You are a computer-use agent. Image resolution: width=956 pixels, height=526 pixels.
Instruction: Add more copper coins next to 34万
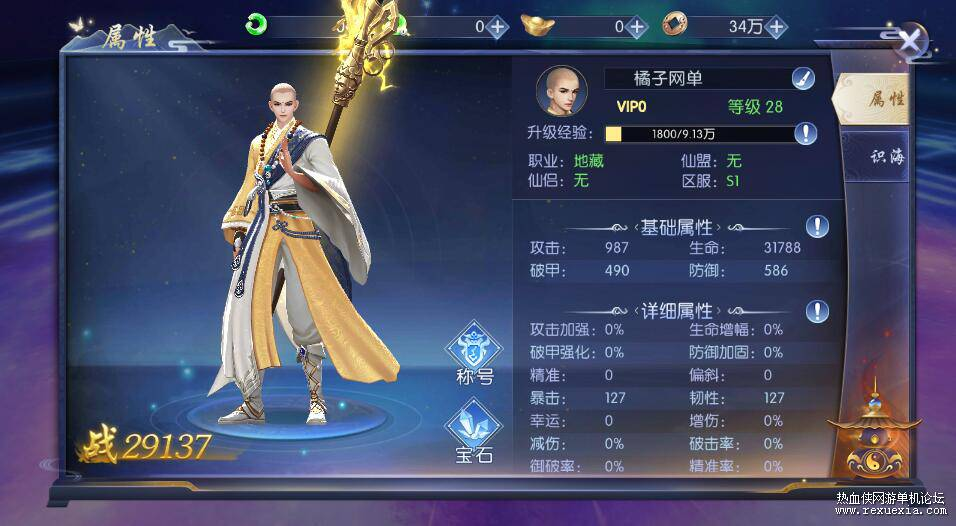click(x=776, y=27)
